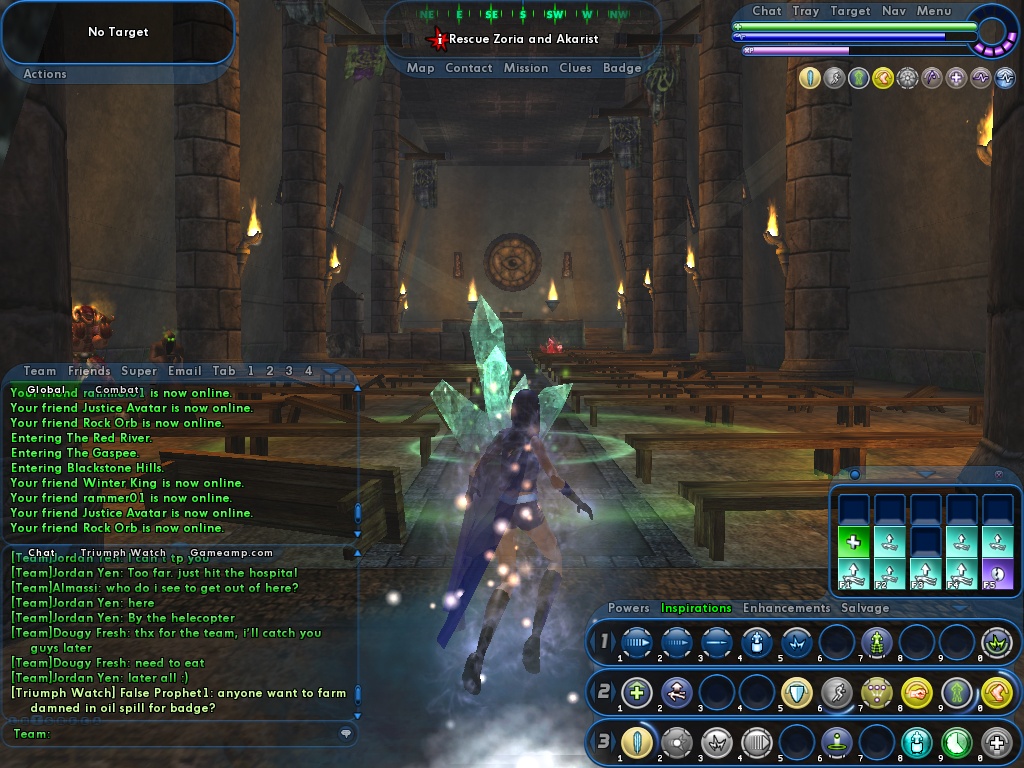View the Badge window
This screenshot has height=768, width=1024.
pyautogui.click(x=622, y=68)
